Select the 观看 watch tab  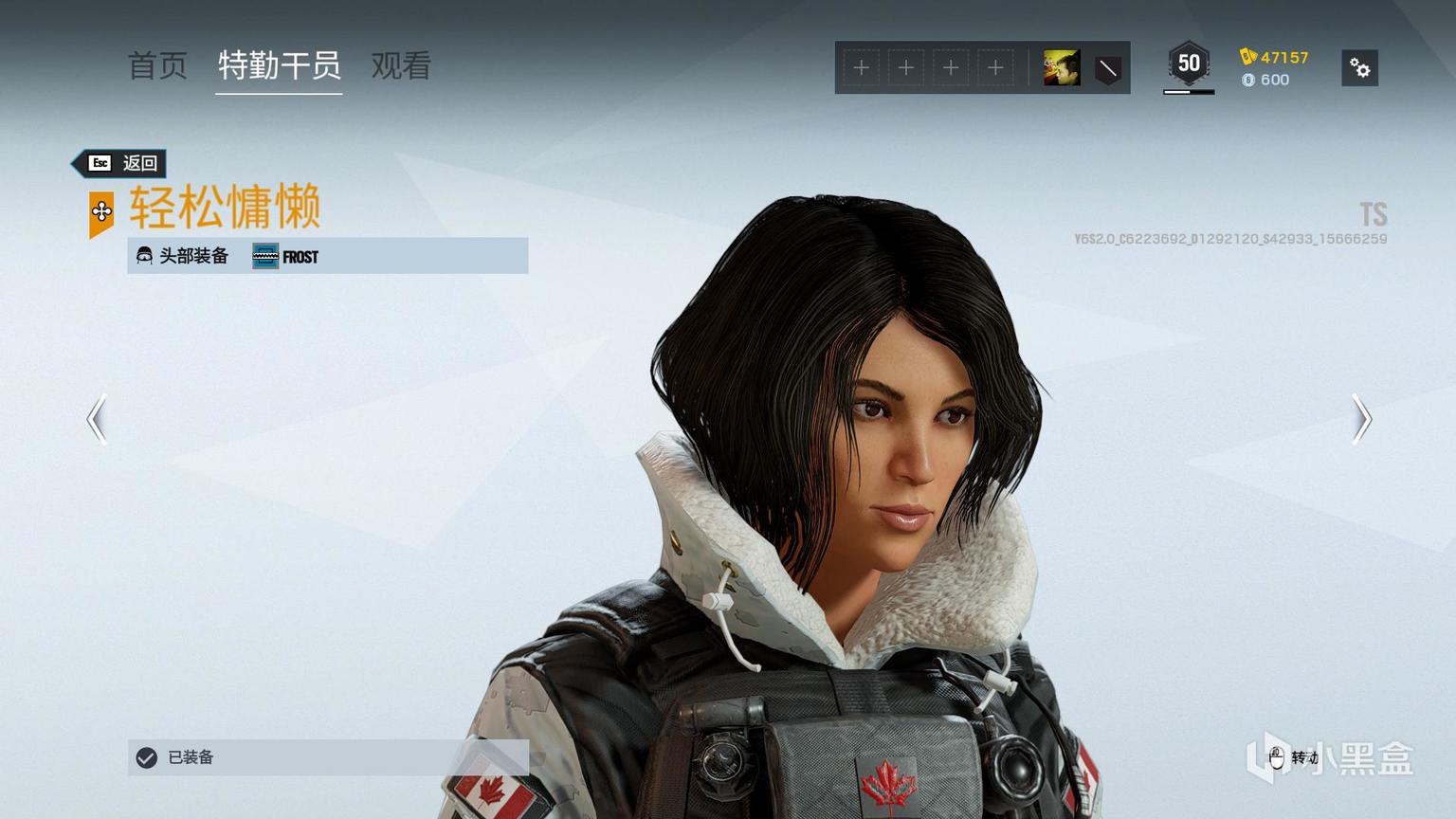click(x=401, y=65)
